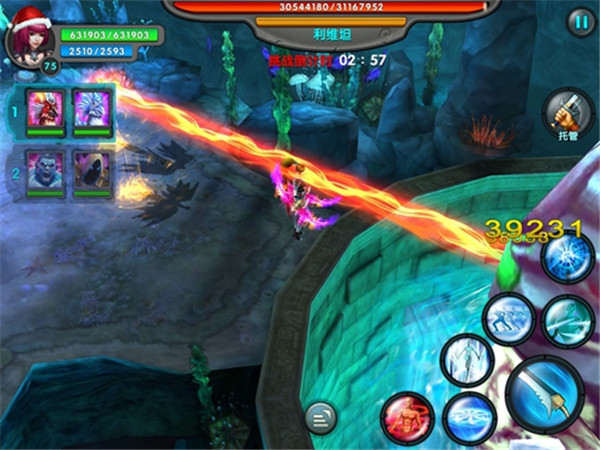Use the ice-encased figure skill
This screenshot has width=600, height=450.
click(464, 358)
